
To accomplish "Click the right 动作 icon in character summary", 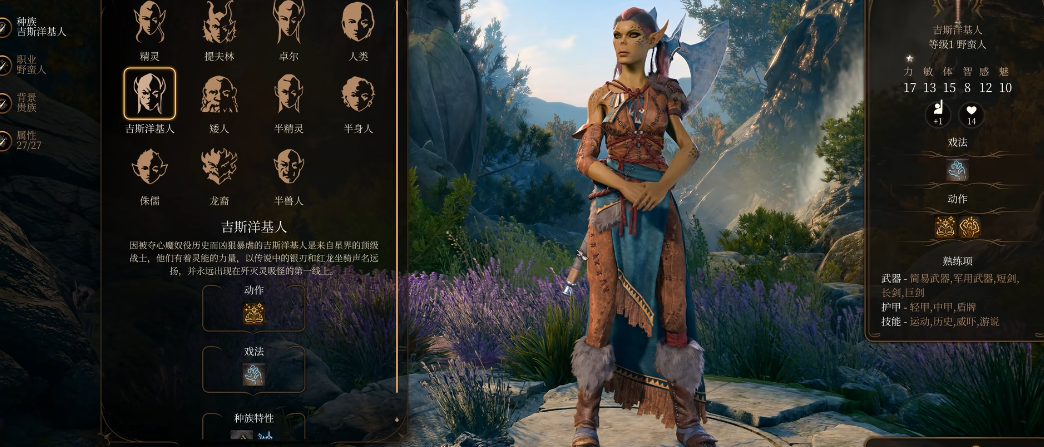I will pos(970,227).
